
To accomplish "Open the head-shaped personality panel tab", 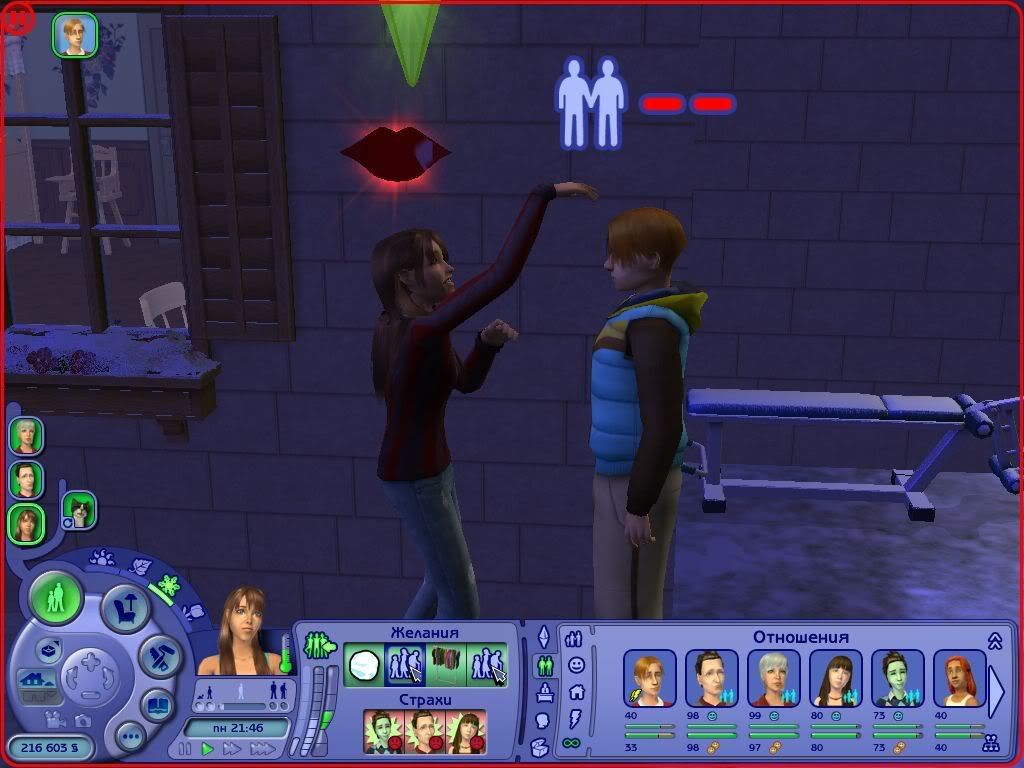I will pyautogui.click(x=543, y=719).
